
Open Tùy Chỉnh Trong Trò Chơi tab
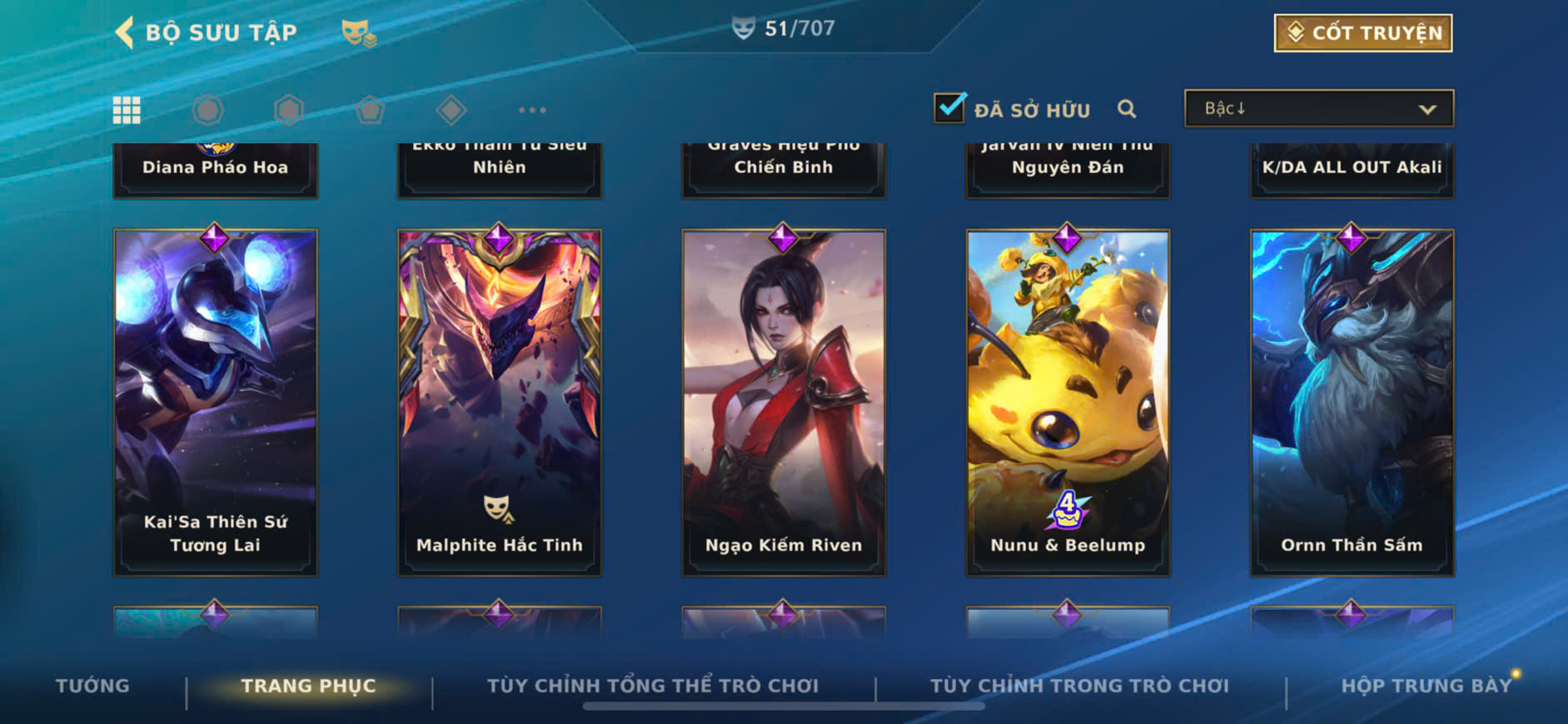[x=1079, y=686]
